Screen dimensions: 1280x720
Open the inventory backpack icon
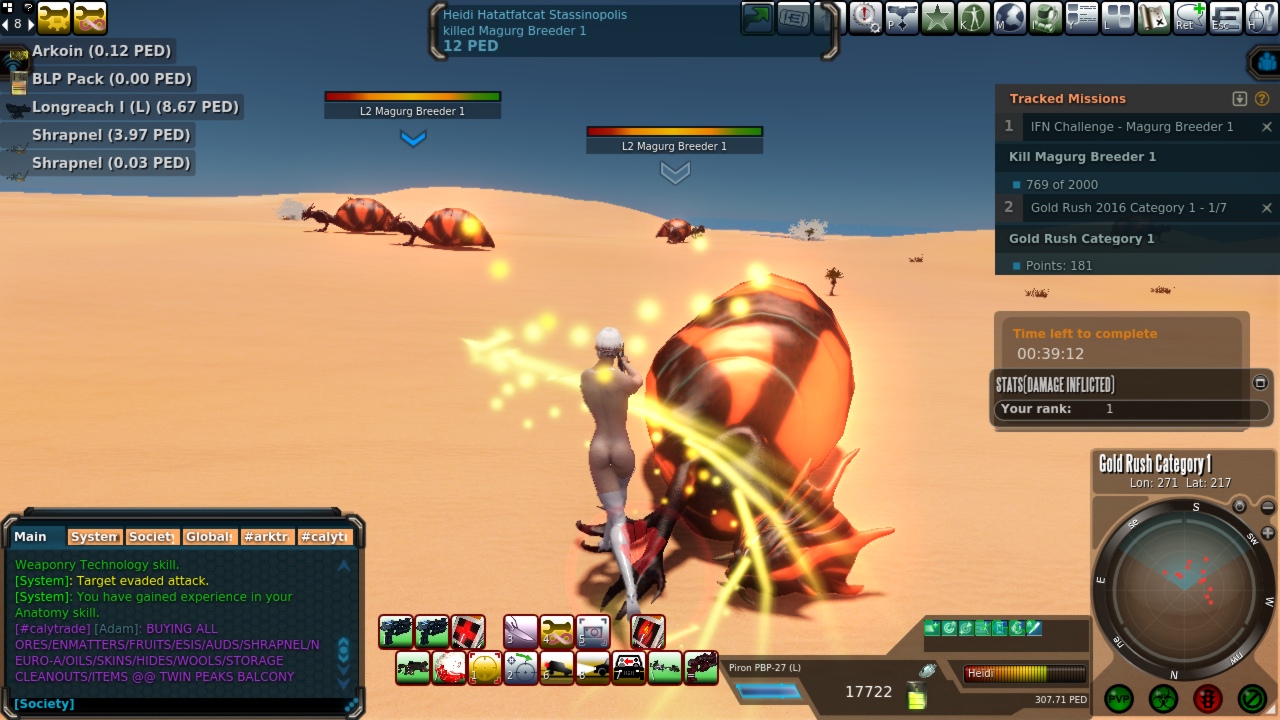[1046, 18]
